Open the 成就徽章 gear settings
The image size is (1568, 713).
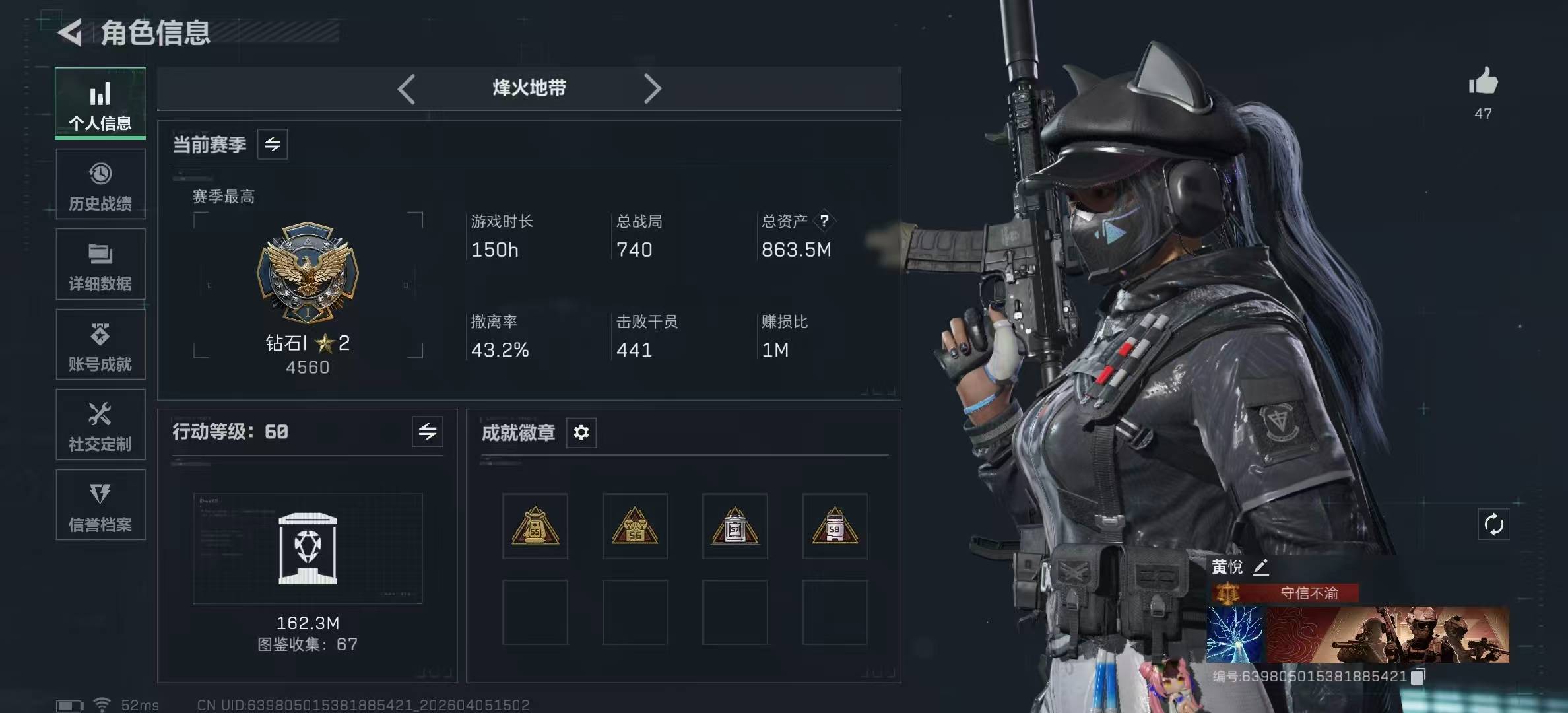(x=581, y=432)
